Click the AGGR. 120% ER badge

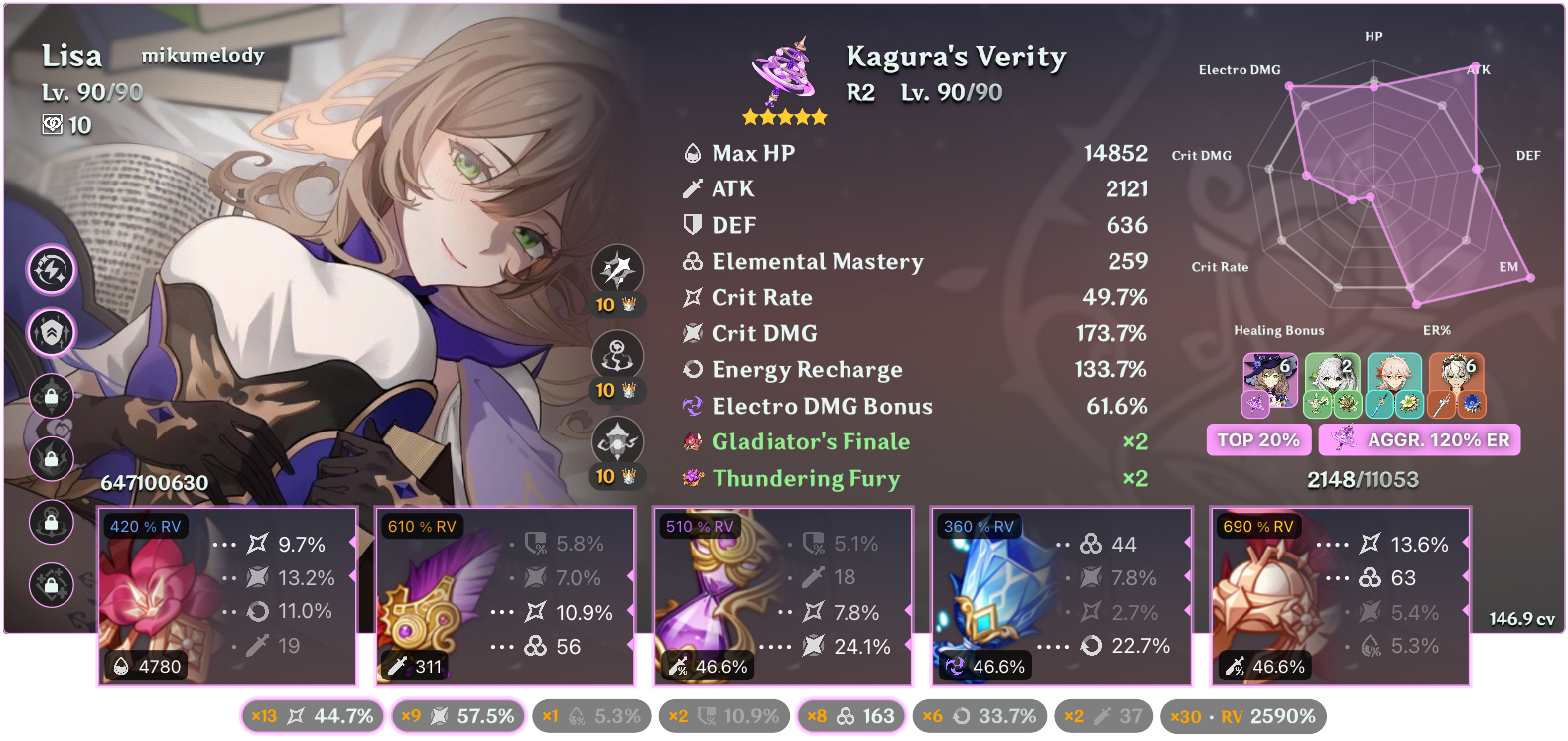click(x=1419, y=439)
